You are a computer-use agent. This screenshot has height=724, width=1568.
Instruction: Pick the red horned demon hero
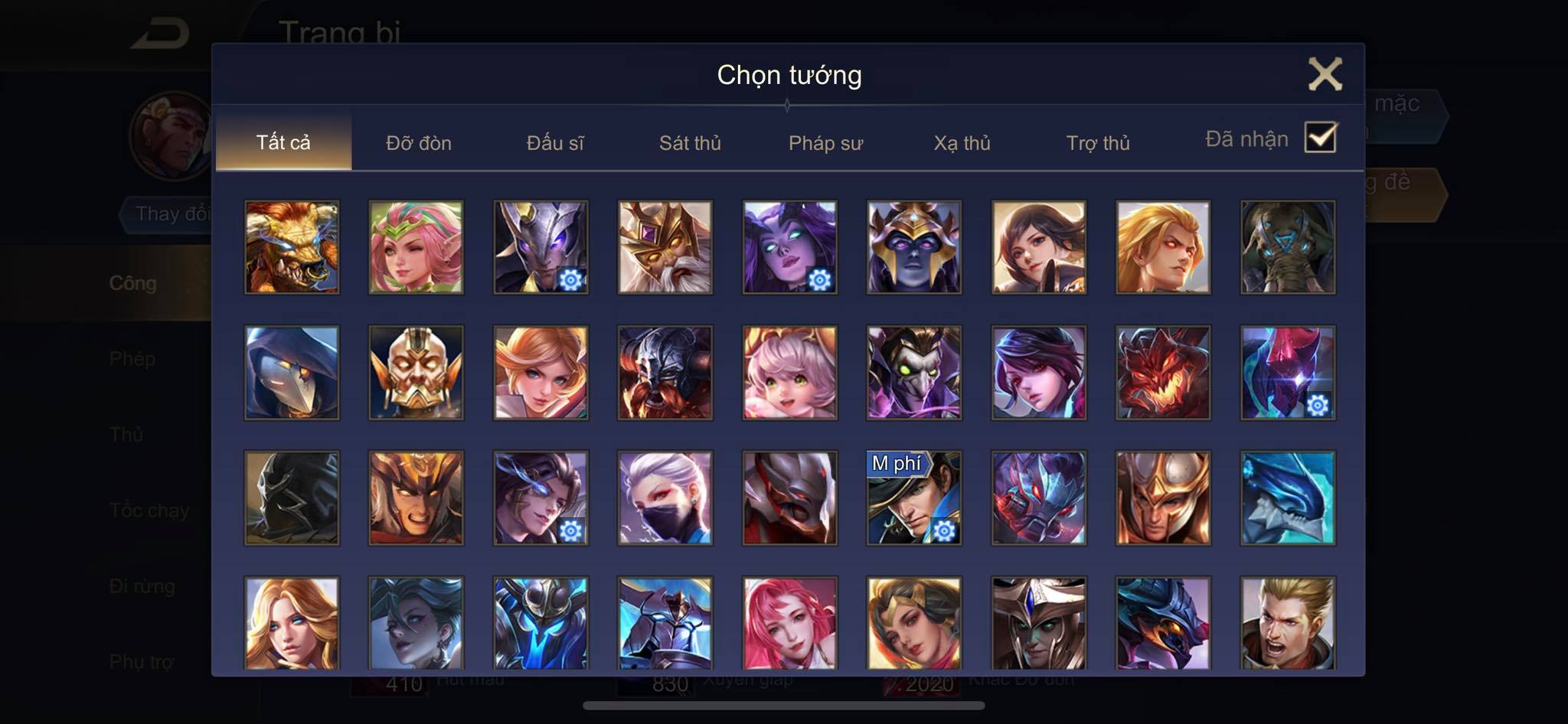(1163, 373)
